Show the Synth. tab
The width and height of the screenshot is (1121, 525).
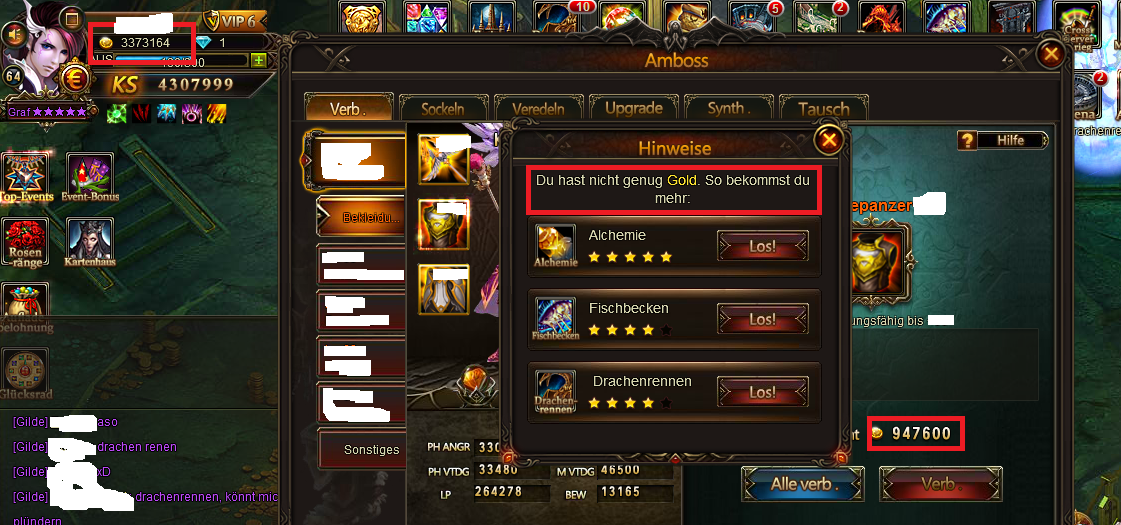(x=726, y=108)
